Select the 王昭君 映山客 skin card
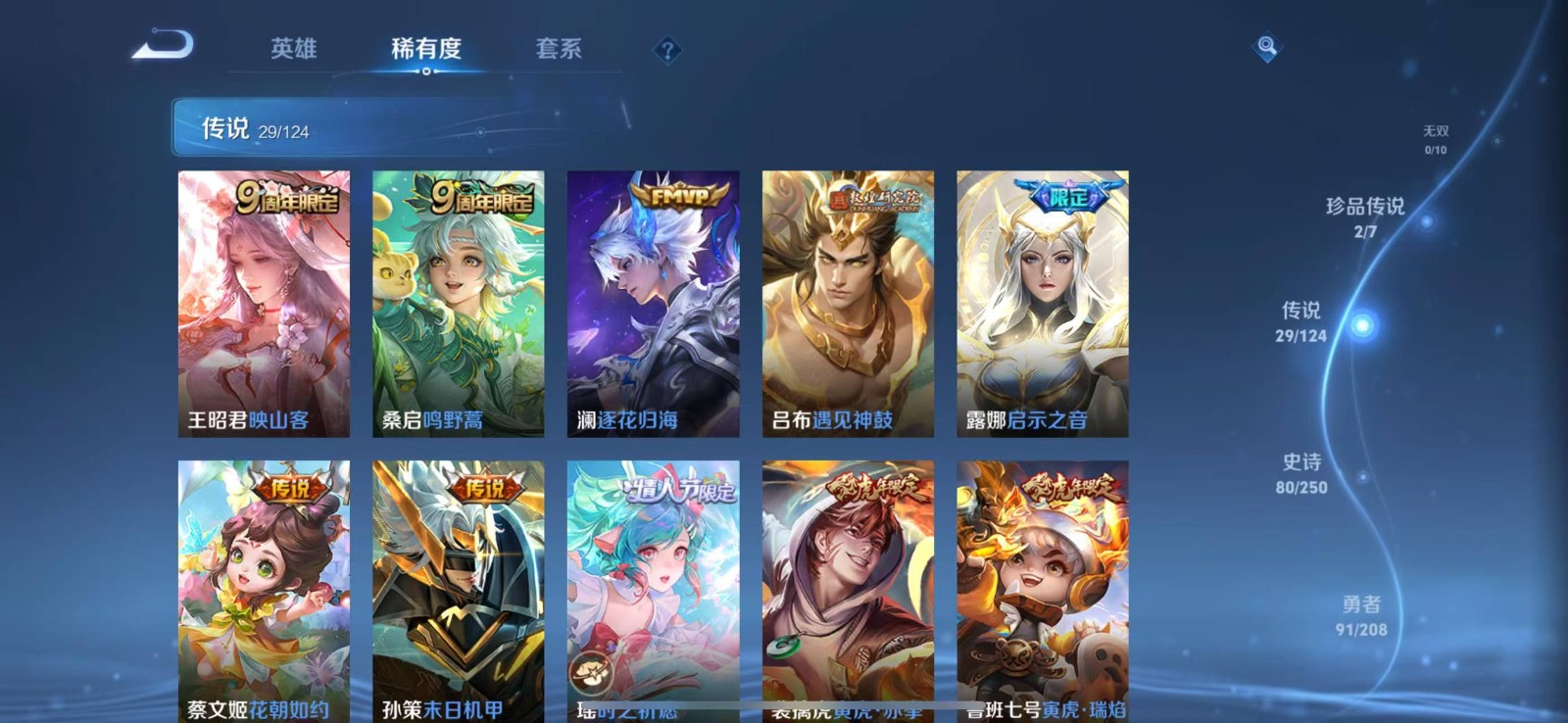The height and width of the screenshot is (723, 1568). (x=264, y=304)
